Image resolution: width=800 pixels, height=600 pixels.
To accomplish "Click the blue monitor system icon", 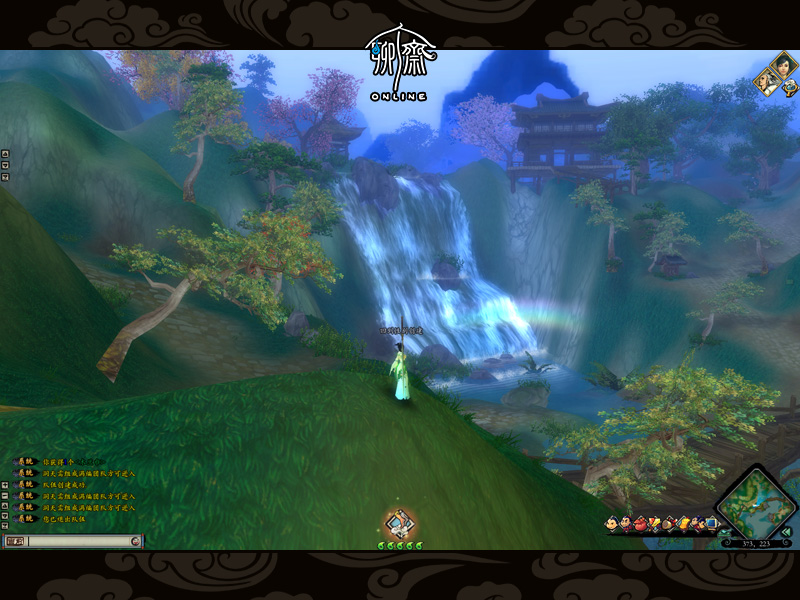I will (x=711, y=522).
